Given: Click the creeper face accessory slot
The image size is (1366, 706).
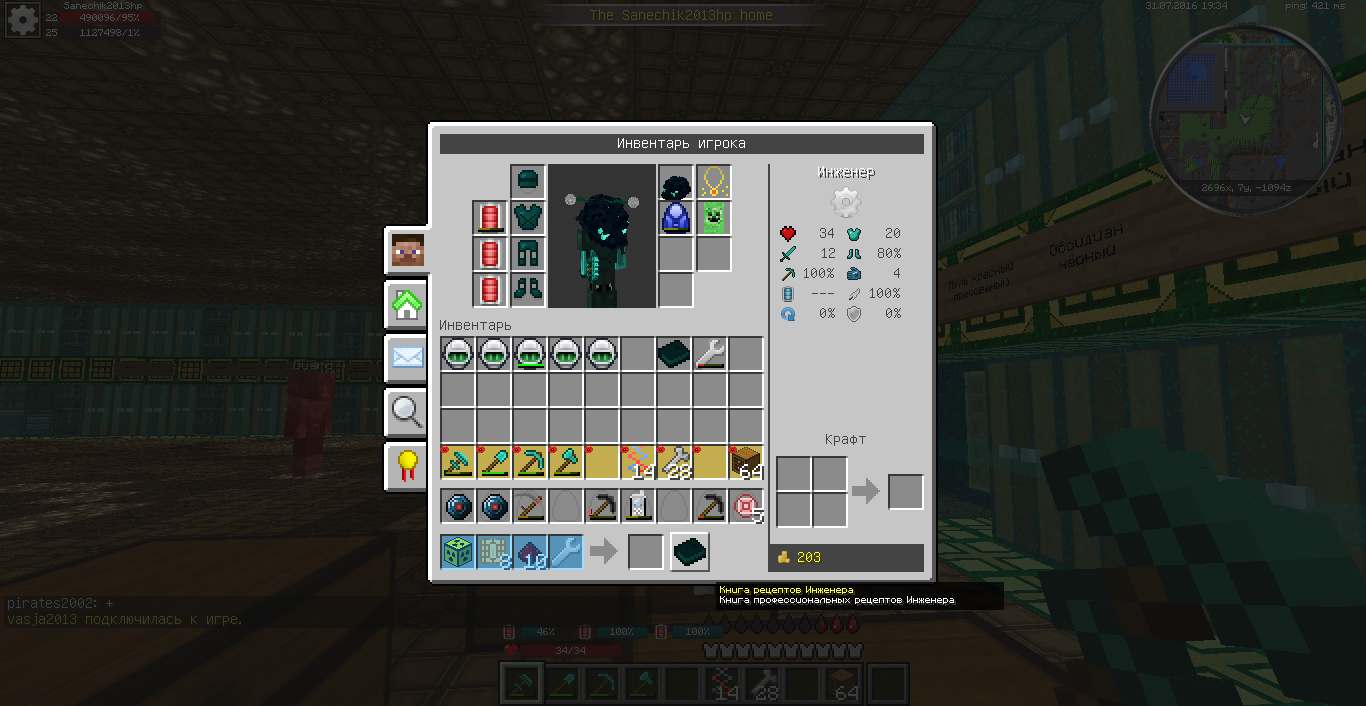Looking at the screenshot, I should click(713, 218).
